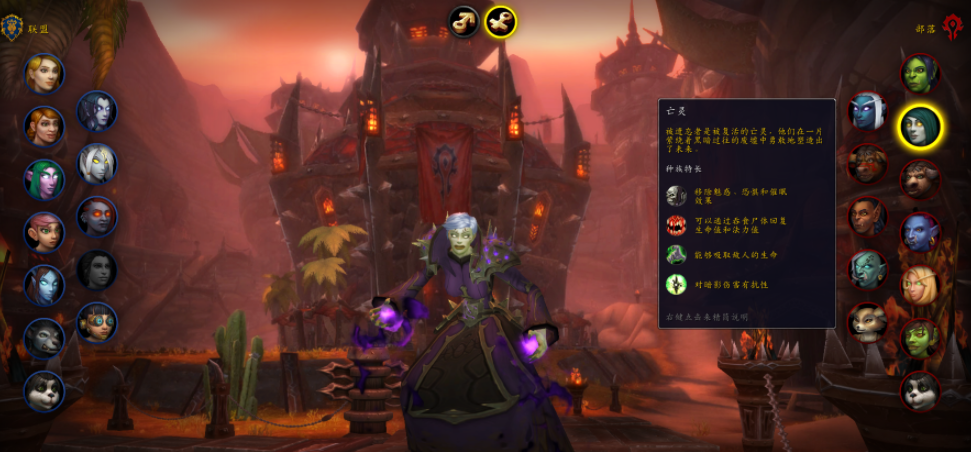Screen dimensions: 971x452
Task: Select the green-haired Night Elf portrait
Action: click(x=44, y=179)
